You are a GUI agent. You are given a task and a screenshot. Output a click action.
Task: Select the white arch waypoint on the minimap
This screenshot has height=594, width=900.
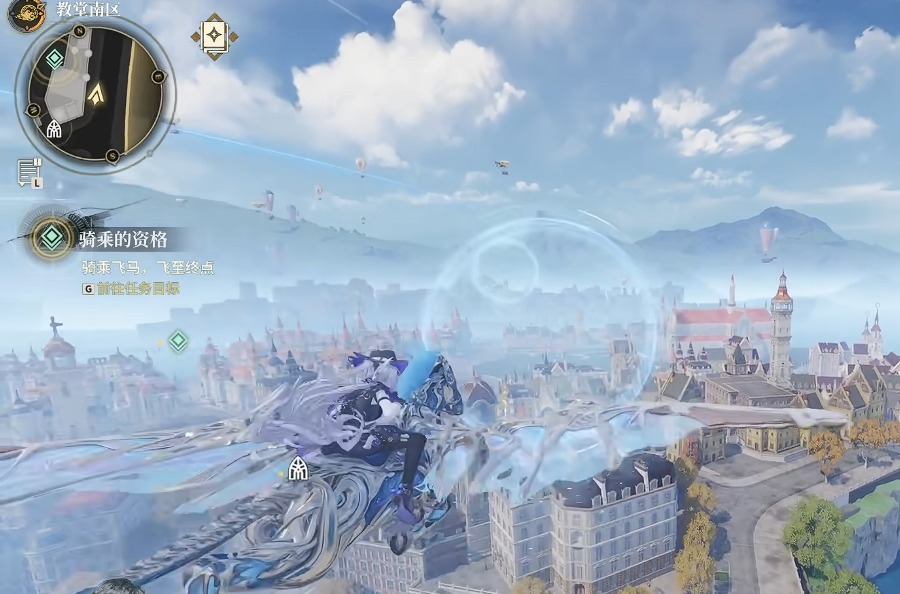coord(55,130)
